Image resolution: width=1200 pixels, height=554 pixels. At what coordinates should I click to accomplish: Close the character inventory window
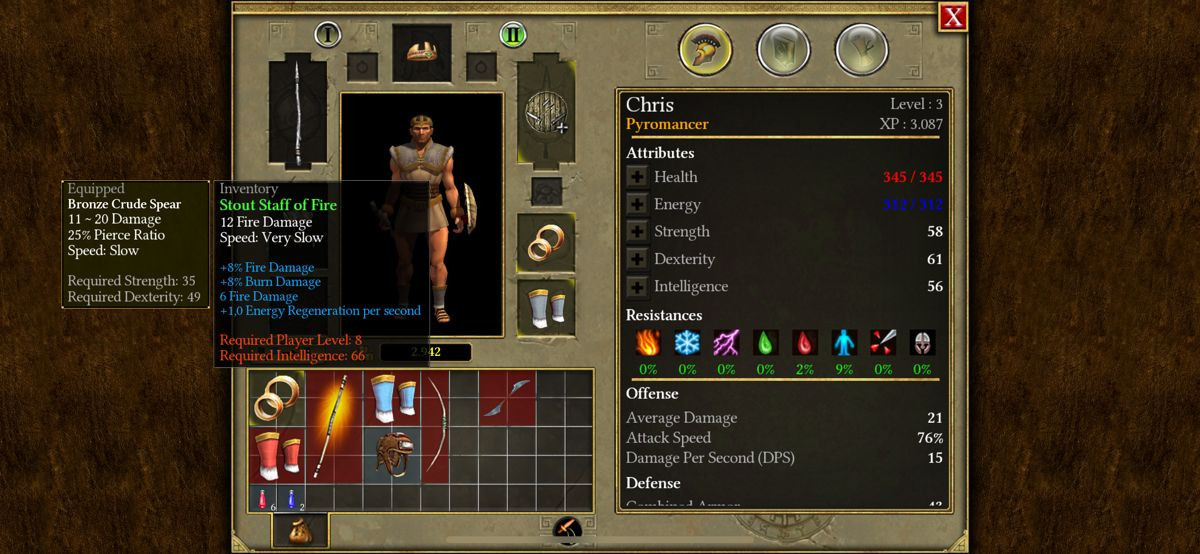pyautogui.click(x=953, y=17)
